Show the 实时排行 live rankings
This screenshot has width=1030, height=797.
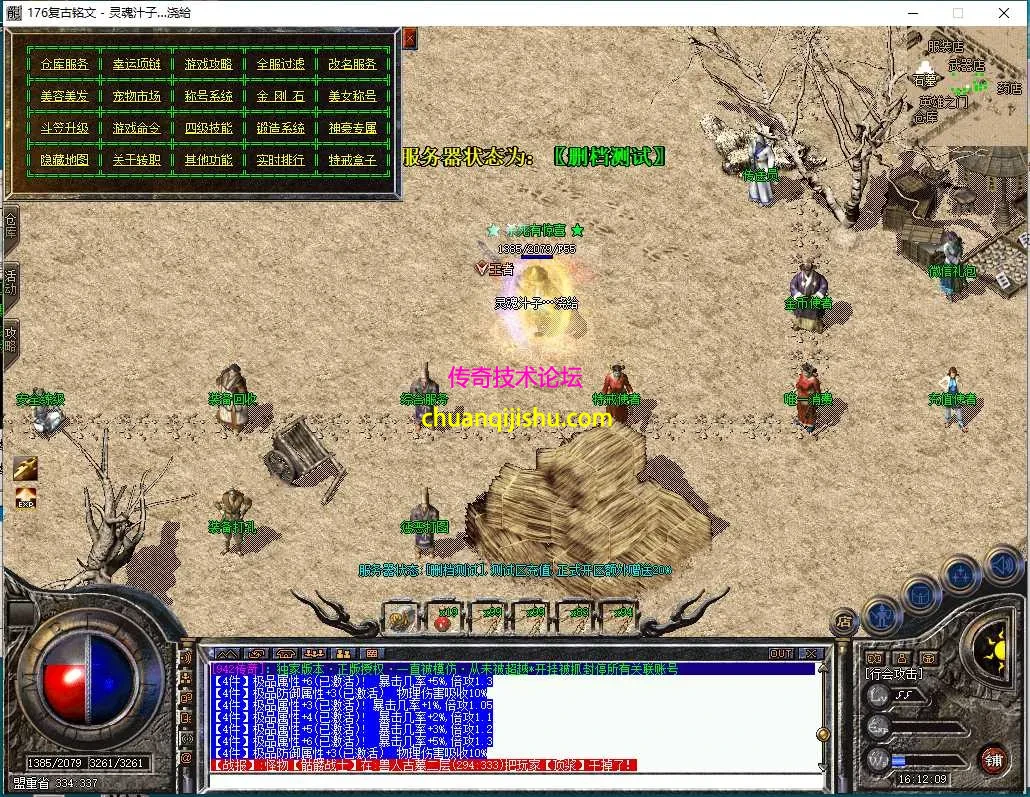click(x=280, y=160)
